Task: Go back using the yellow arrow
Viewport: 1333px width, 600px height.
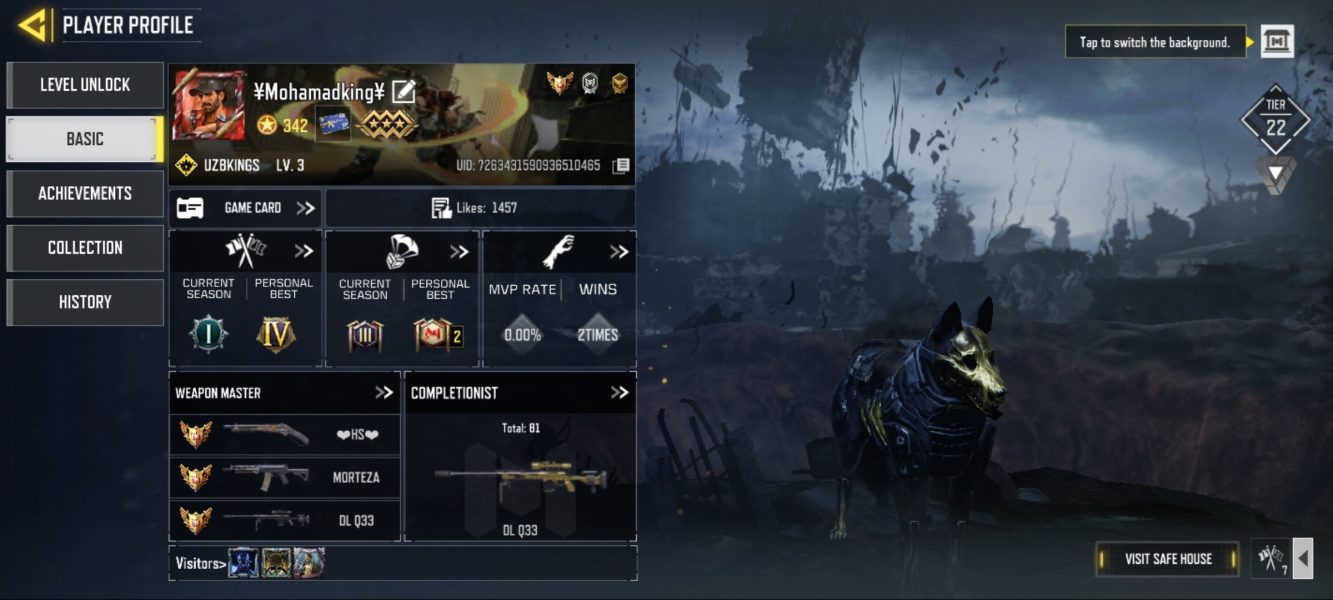Action: tap(32, 25)
